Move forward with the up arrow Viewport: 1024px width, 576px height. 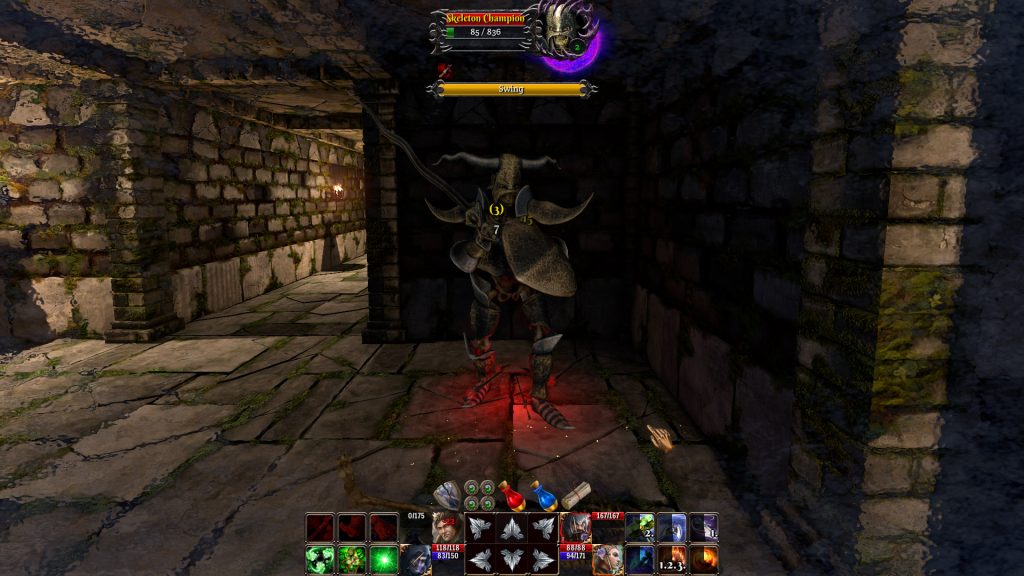point(513,528)
